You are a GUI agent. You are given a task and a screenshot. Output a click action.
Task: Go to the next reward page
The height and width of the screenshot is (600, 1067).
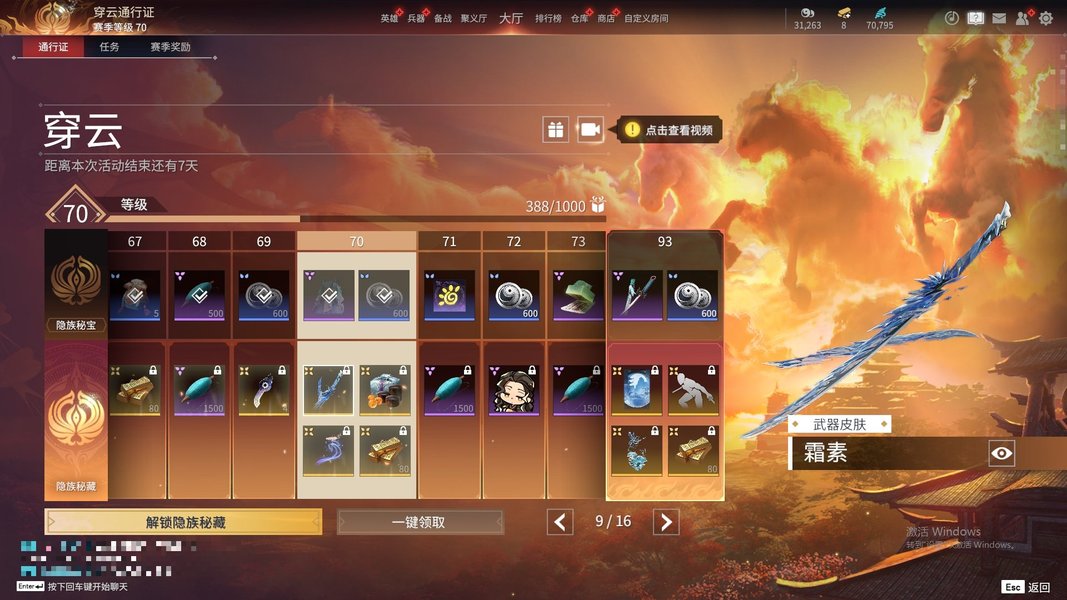666,522
